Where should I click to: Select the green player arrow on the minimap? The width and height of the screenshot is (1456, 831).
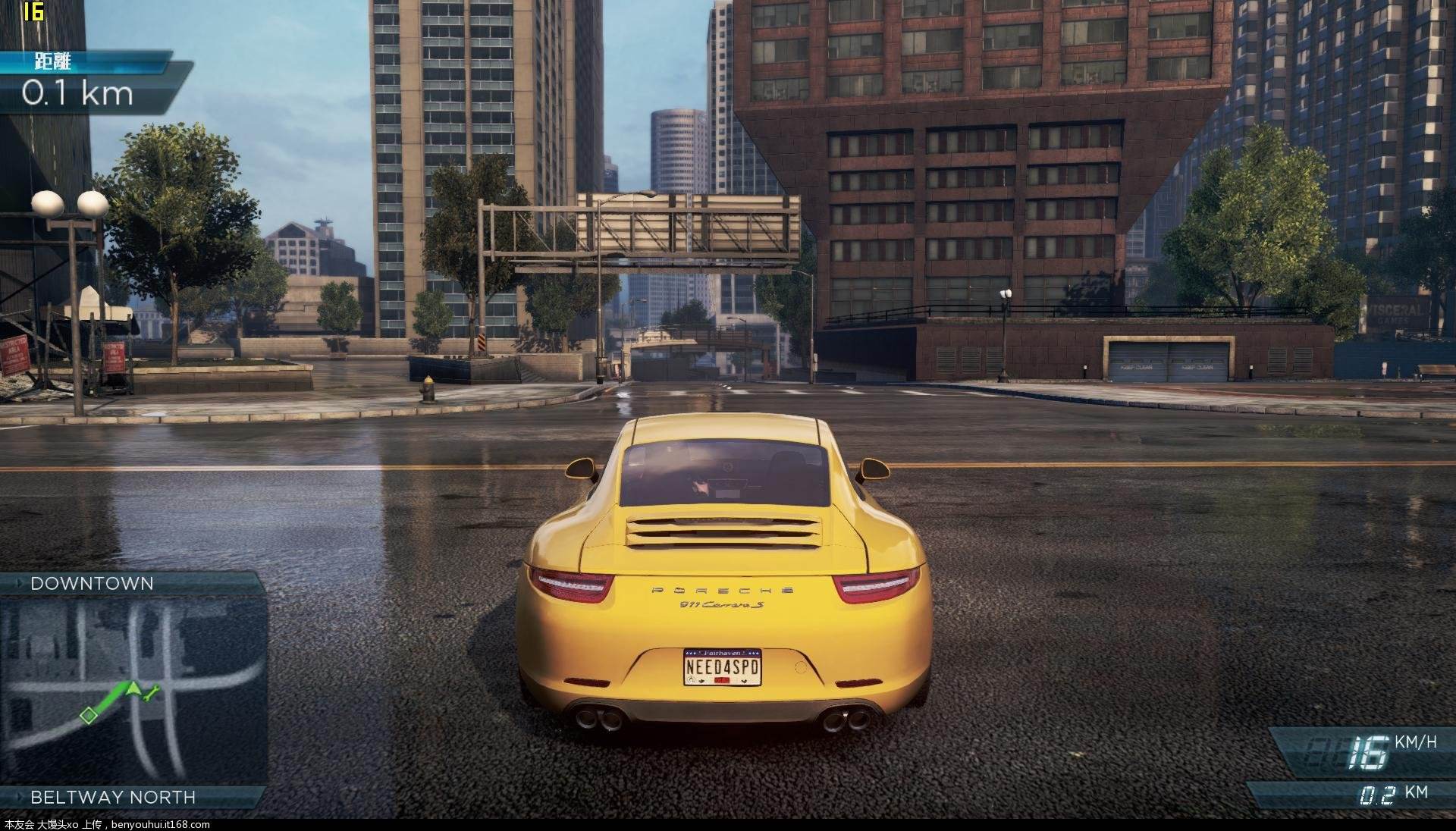132,688
